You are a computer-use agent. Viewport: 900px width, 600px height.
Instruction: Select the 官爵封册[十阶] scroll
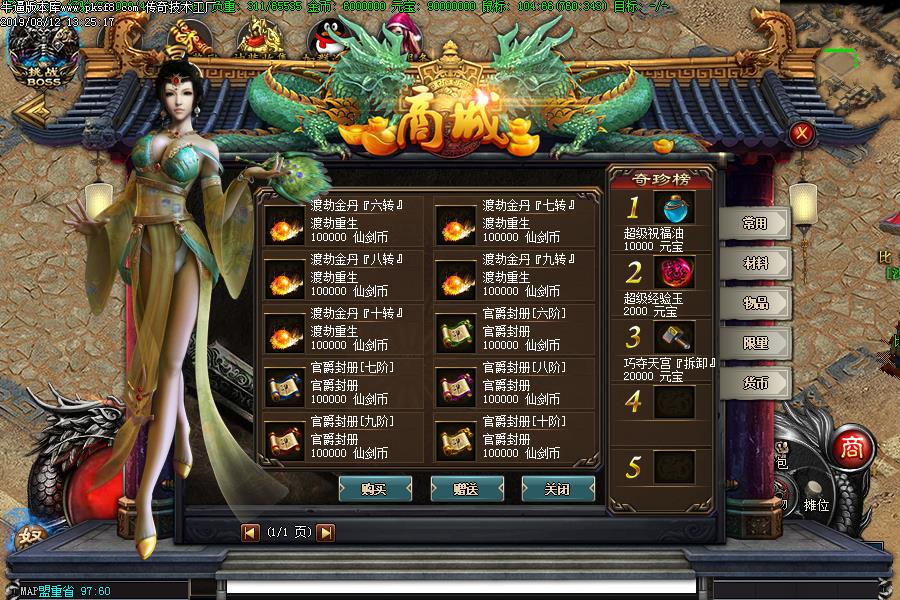tap(456, 441)
